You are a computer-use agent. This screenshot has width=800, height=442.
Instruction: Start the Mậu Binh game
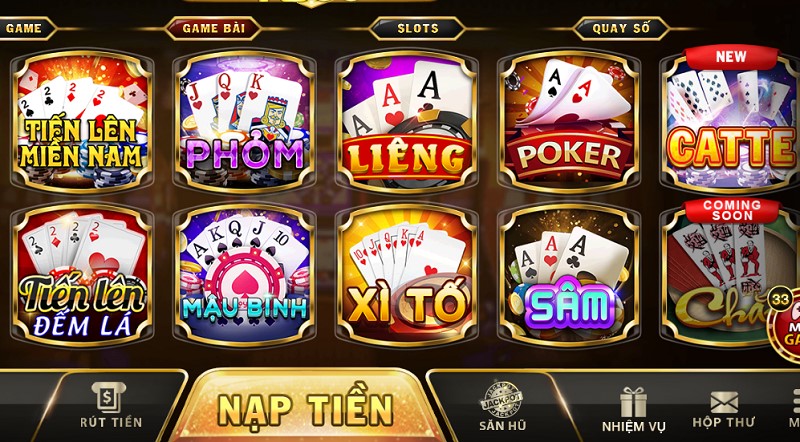pyautogui.click(x=244, y=270)
